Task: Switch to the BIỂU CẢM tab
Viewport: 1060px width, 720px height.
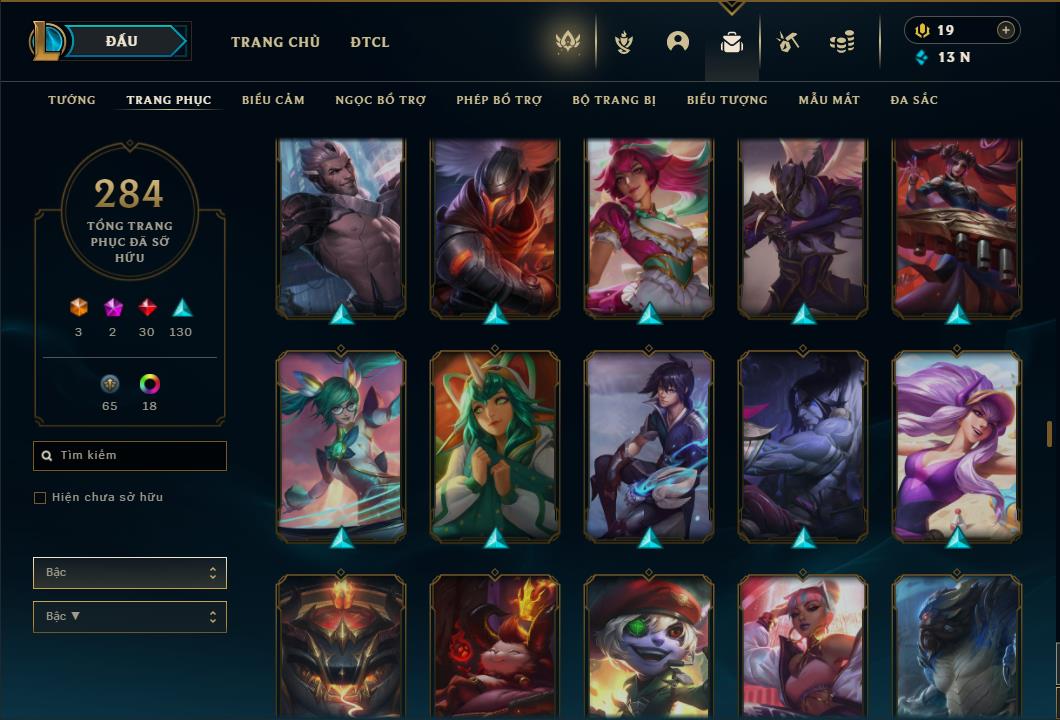Action: [x=273, y=100]
